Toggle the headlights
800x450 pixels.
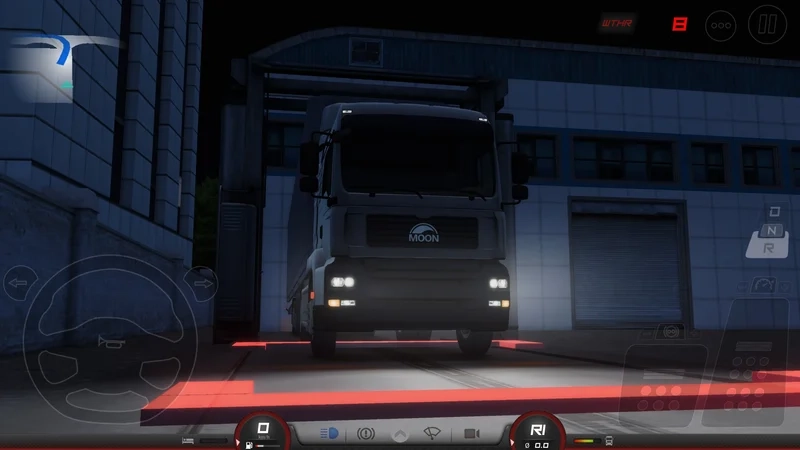pyautogui.click(x=330, y=434)
